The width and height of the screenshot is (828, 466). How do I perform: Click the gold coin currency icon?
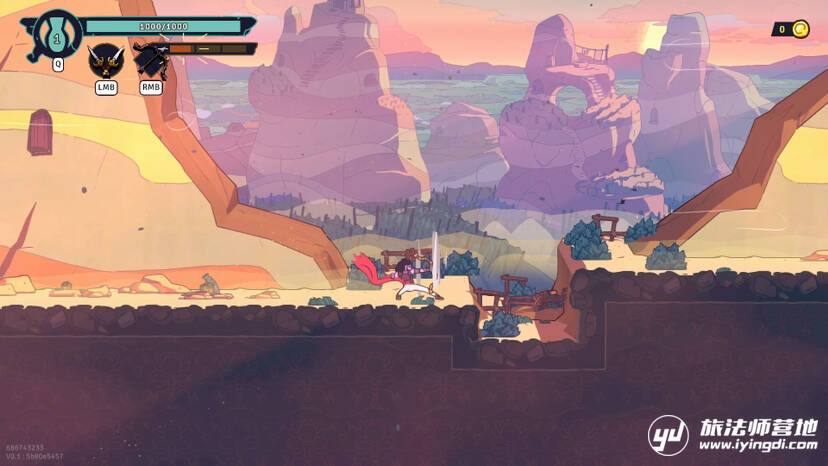pos(800,29)
